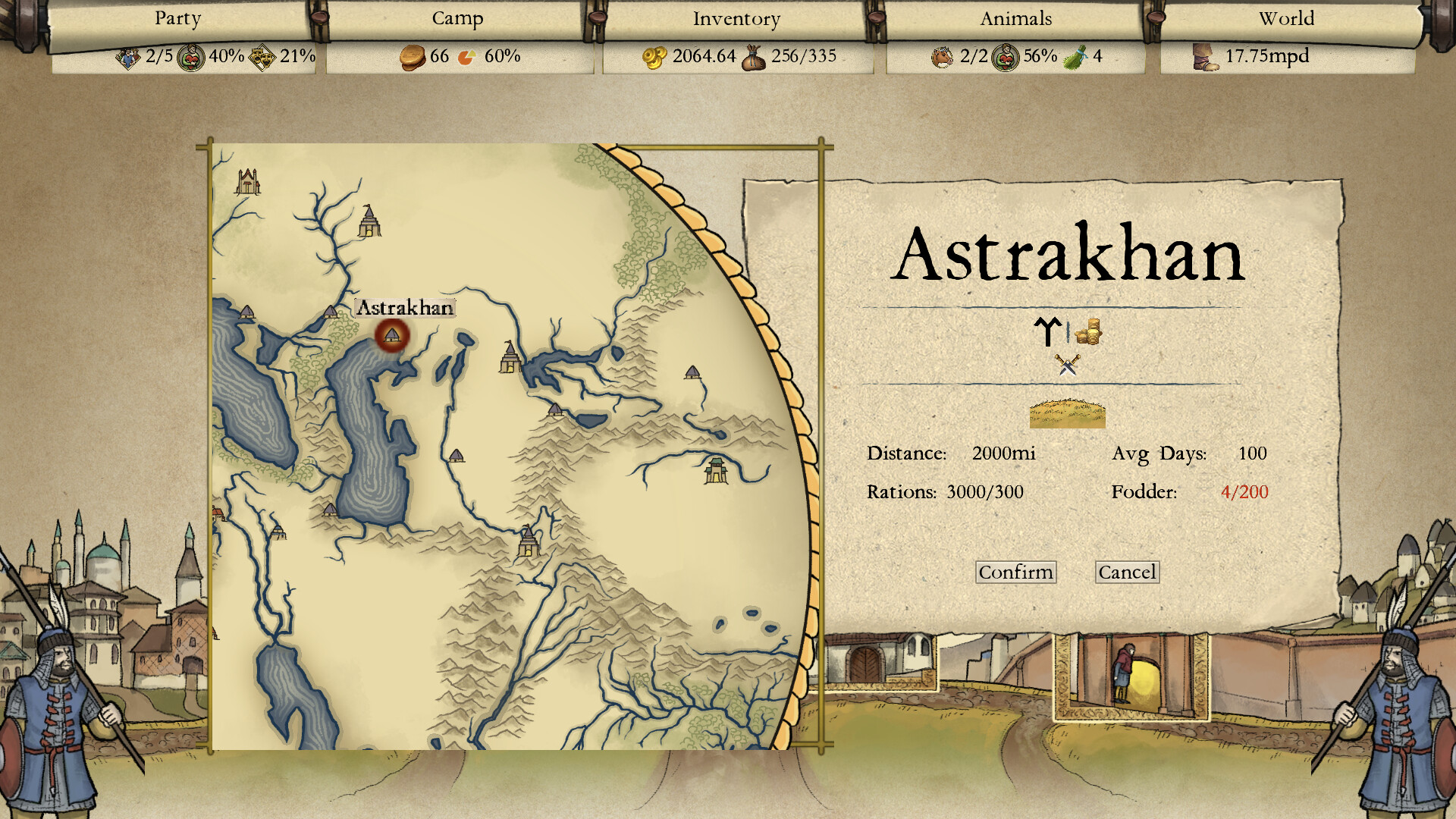Open the World tab
This screenshot has width=1456, height=819.
coord(1286,18)
